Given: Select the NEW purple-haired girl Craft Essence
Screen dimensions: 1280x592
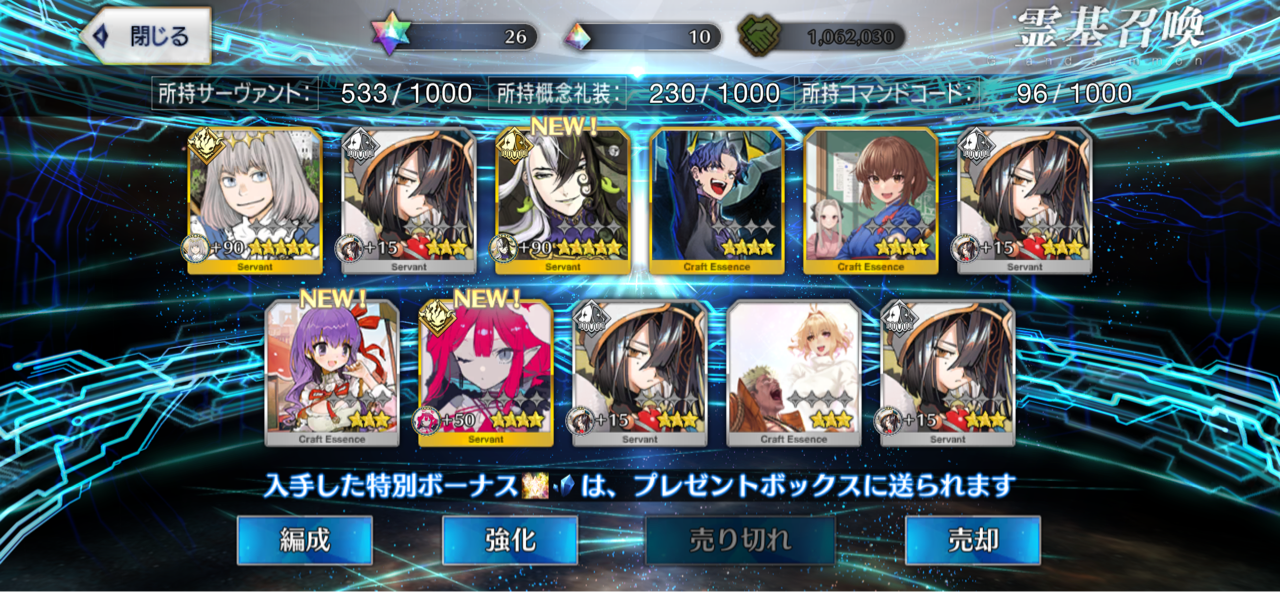Looking at the screenshot, I should pos(332,372).
